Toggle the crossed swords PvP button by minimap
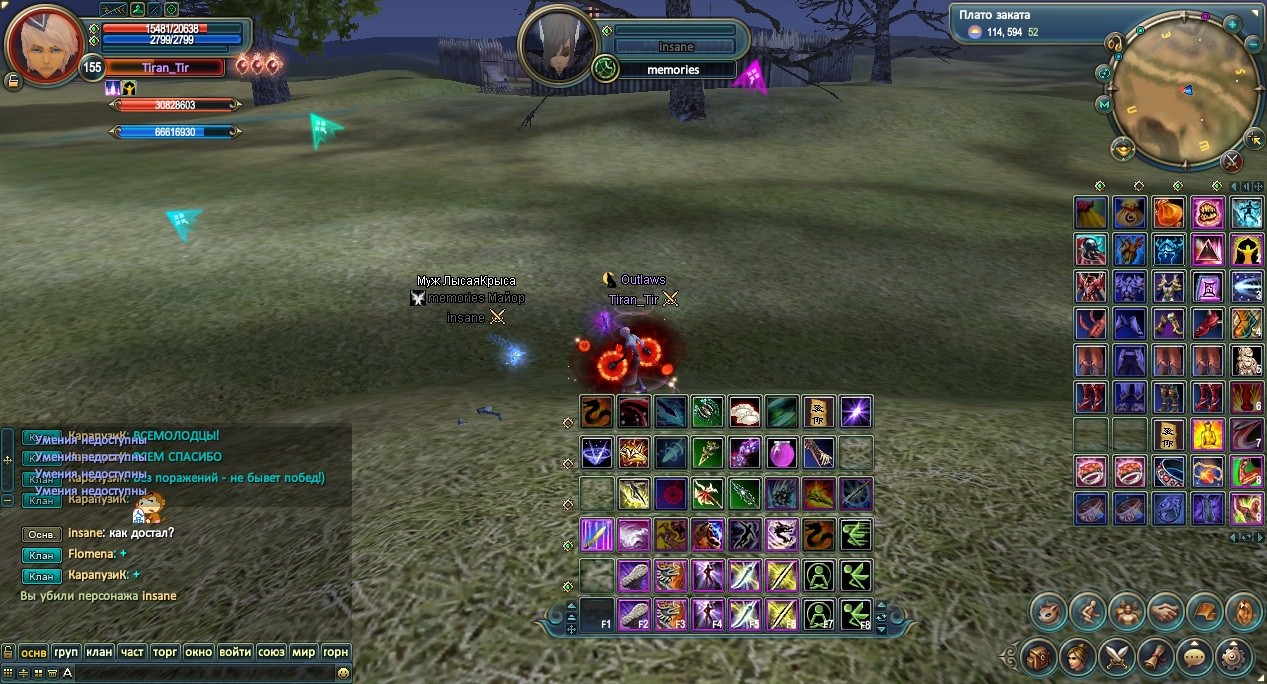Image resolution: width=1267 pixels, height=684 pixels. click(1232, 160)
